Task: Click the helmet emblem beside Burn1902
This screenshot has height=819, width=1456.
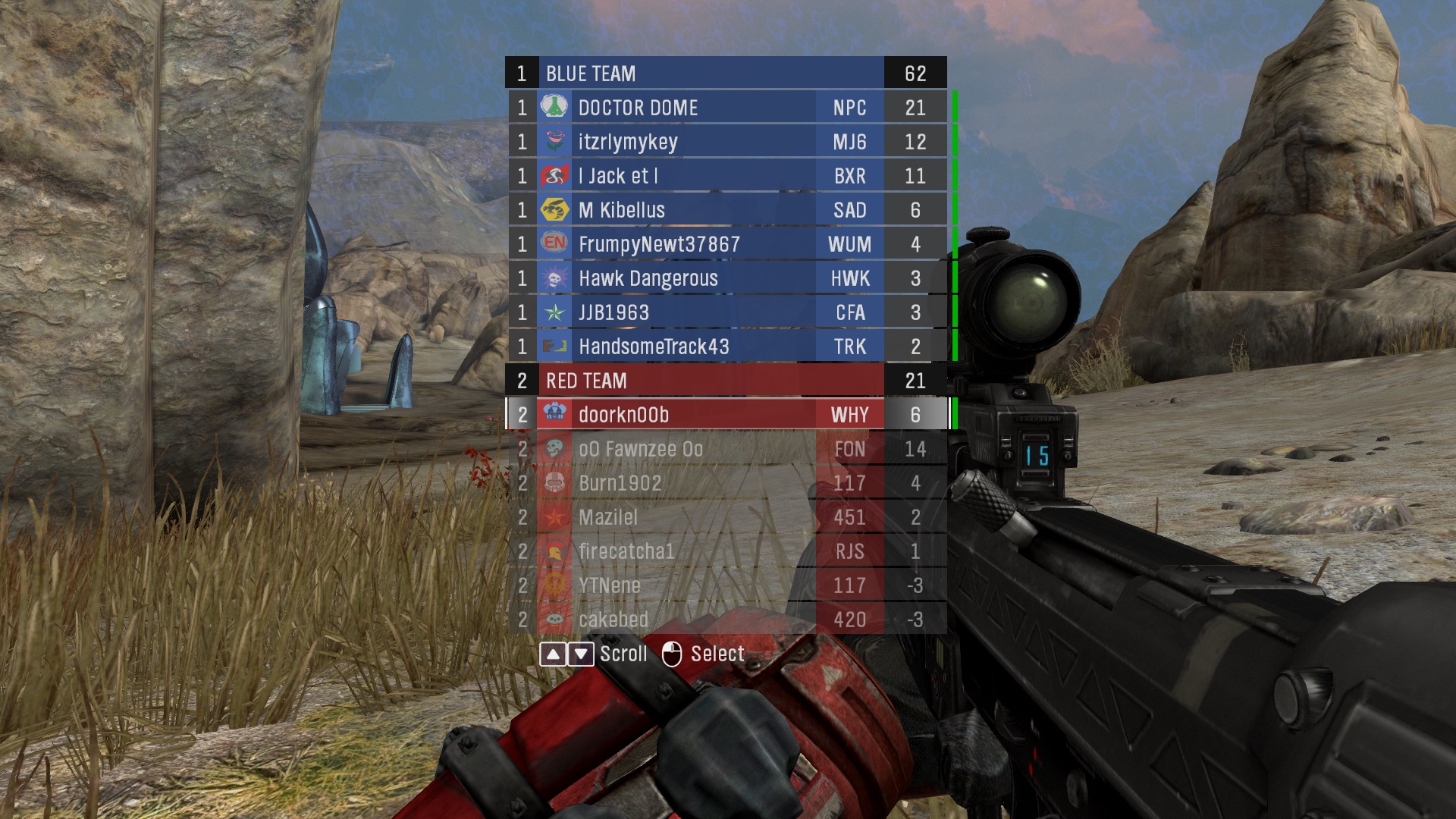Action: [556, 483]
